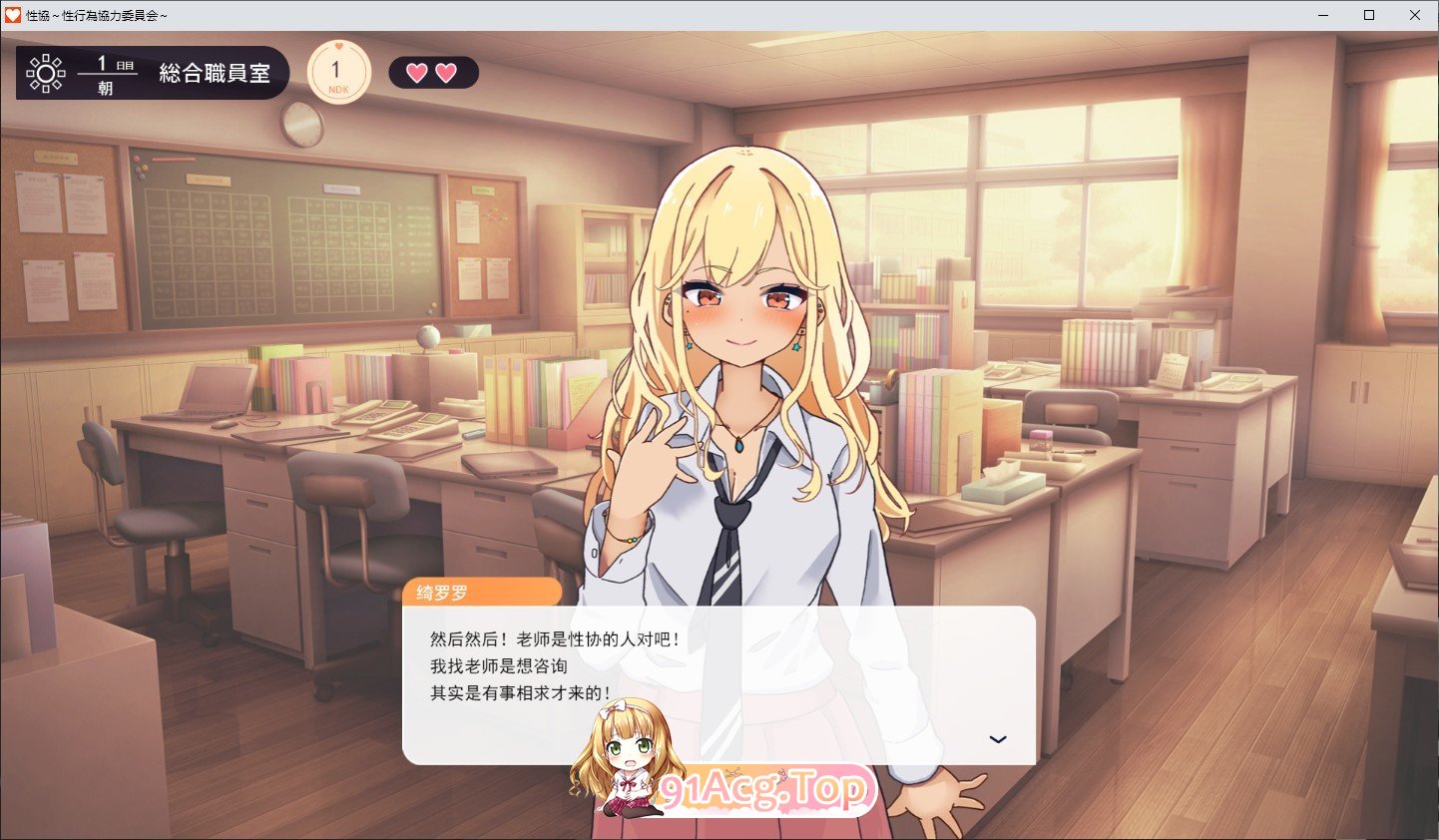Image resolution: width=1439 pixels, height=840 pixels.
Task: Click the 绮罗罗 character name tag
Action: point(443,592)
